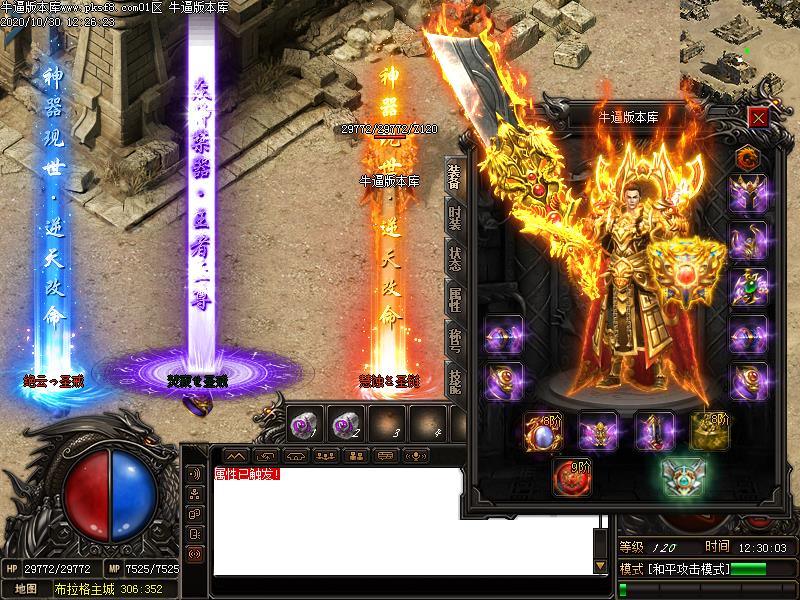Open the 状态 (status) tab

click(x=455, y=258)
